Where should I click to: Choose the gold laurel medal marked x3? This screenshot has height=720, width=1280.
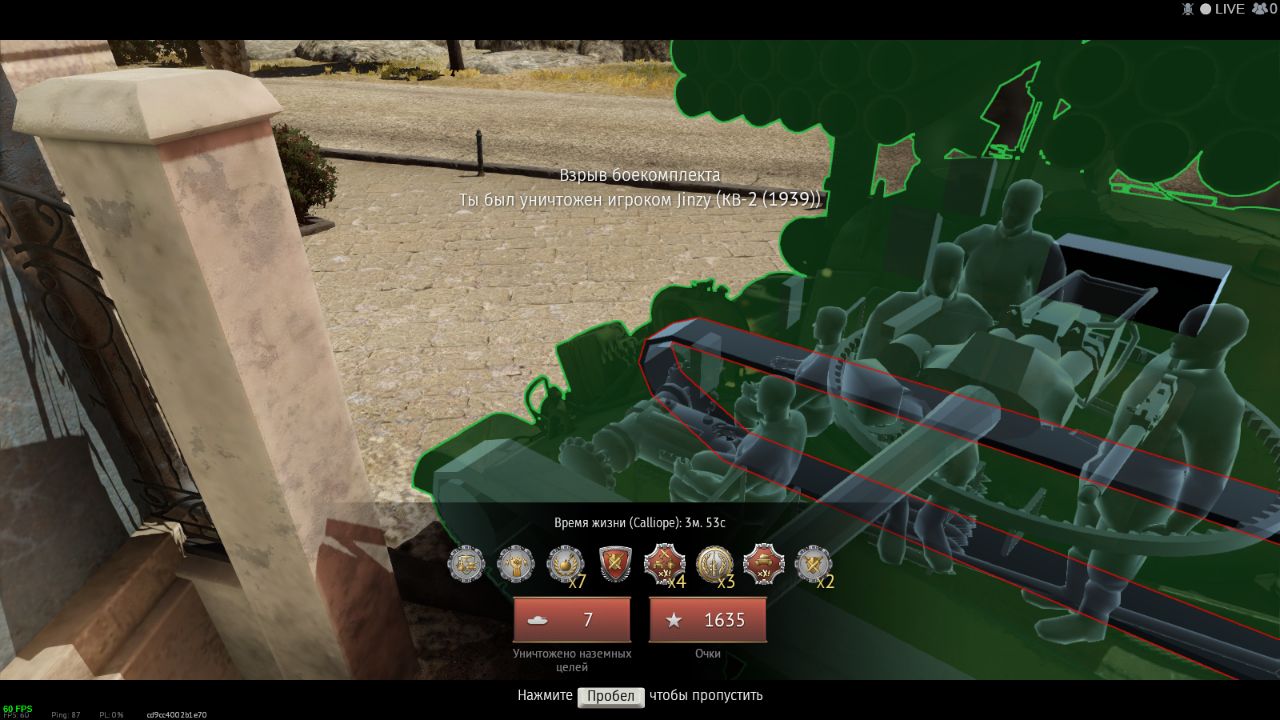pyautogui.click(x=714, y=564)
